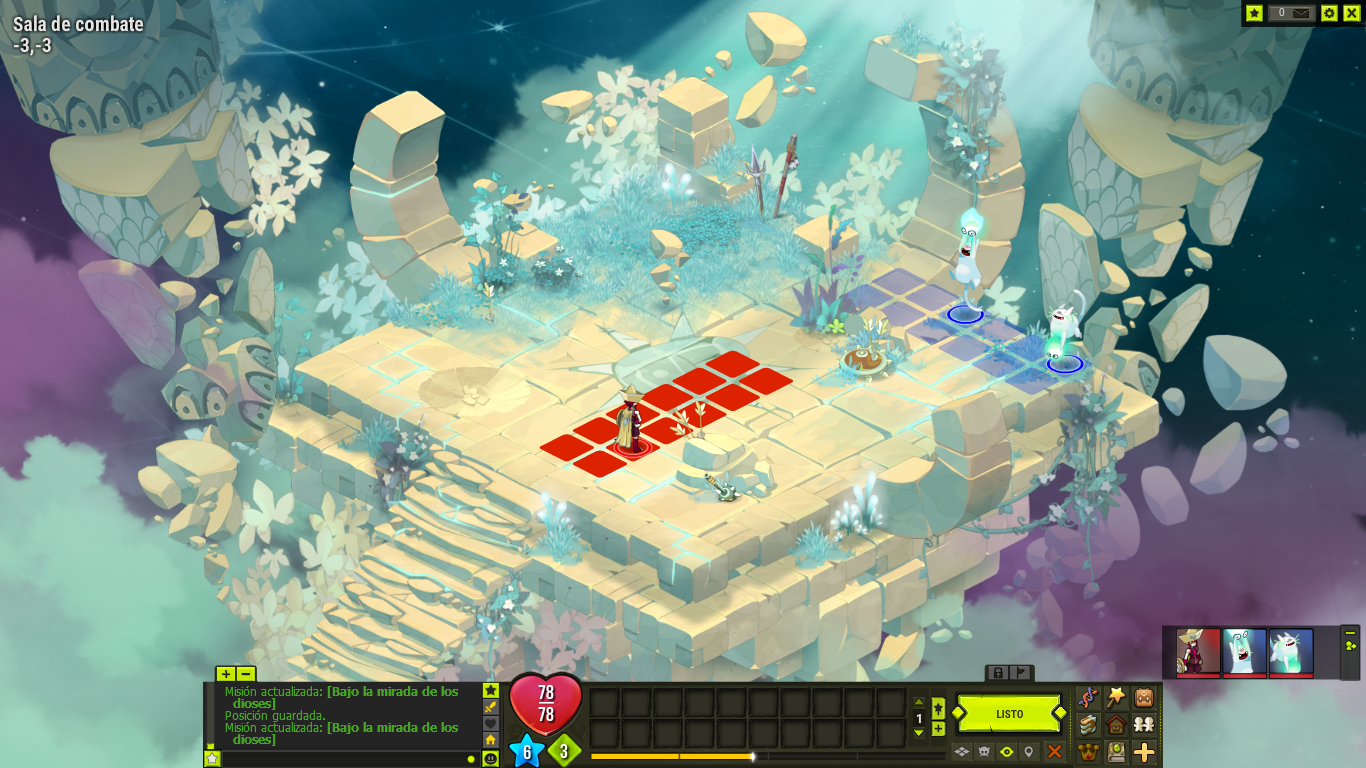Toggle the skull creature-mode option
The height and width of the screenshot is (768, 1366).
[984, 751]
